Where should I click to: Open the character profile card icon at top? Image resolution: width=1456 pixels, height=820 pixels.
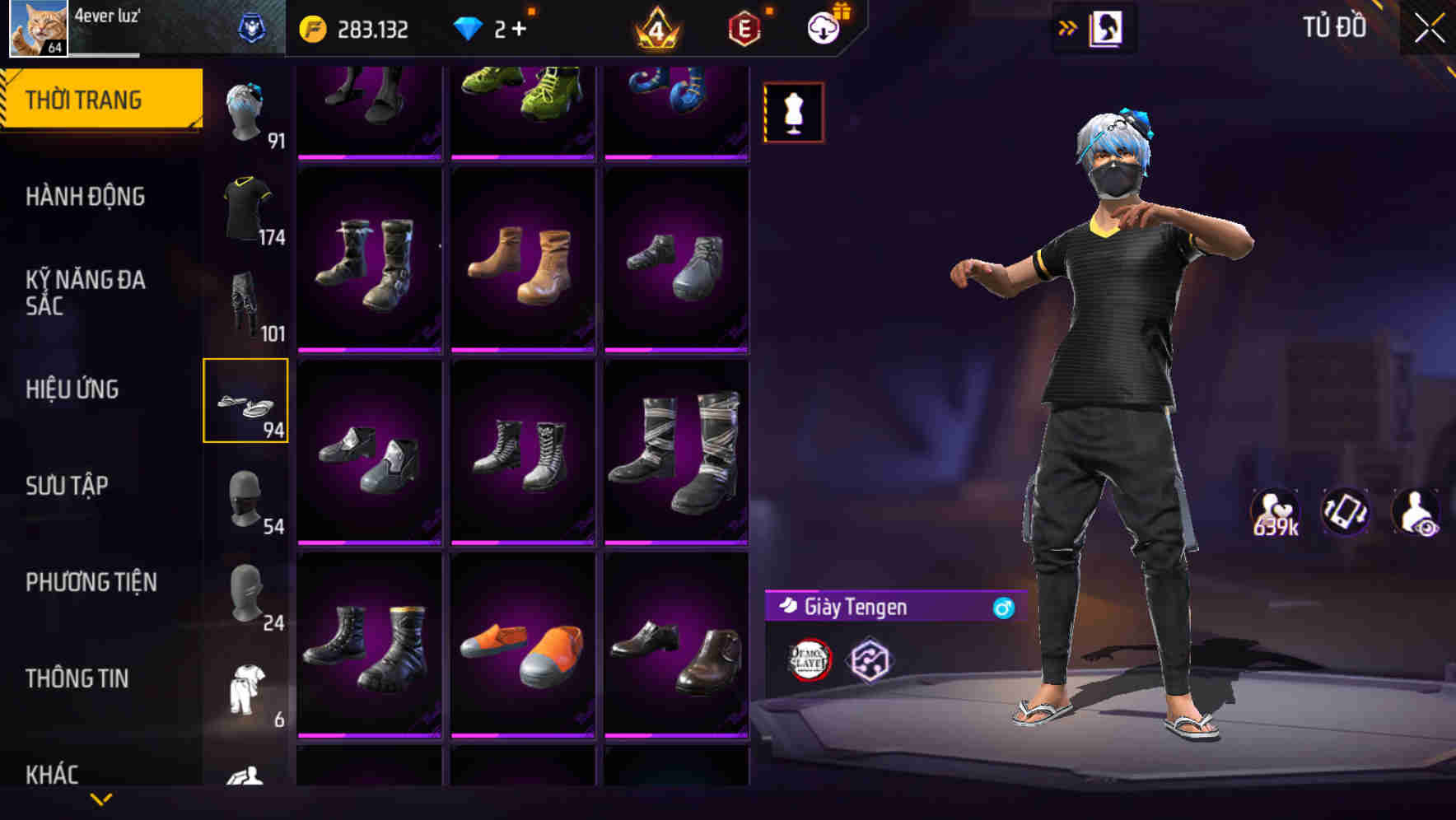click(1107, 27)
